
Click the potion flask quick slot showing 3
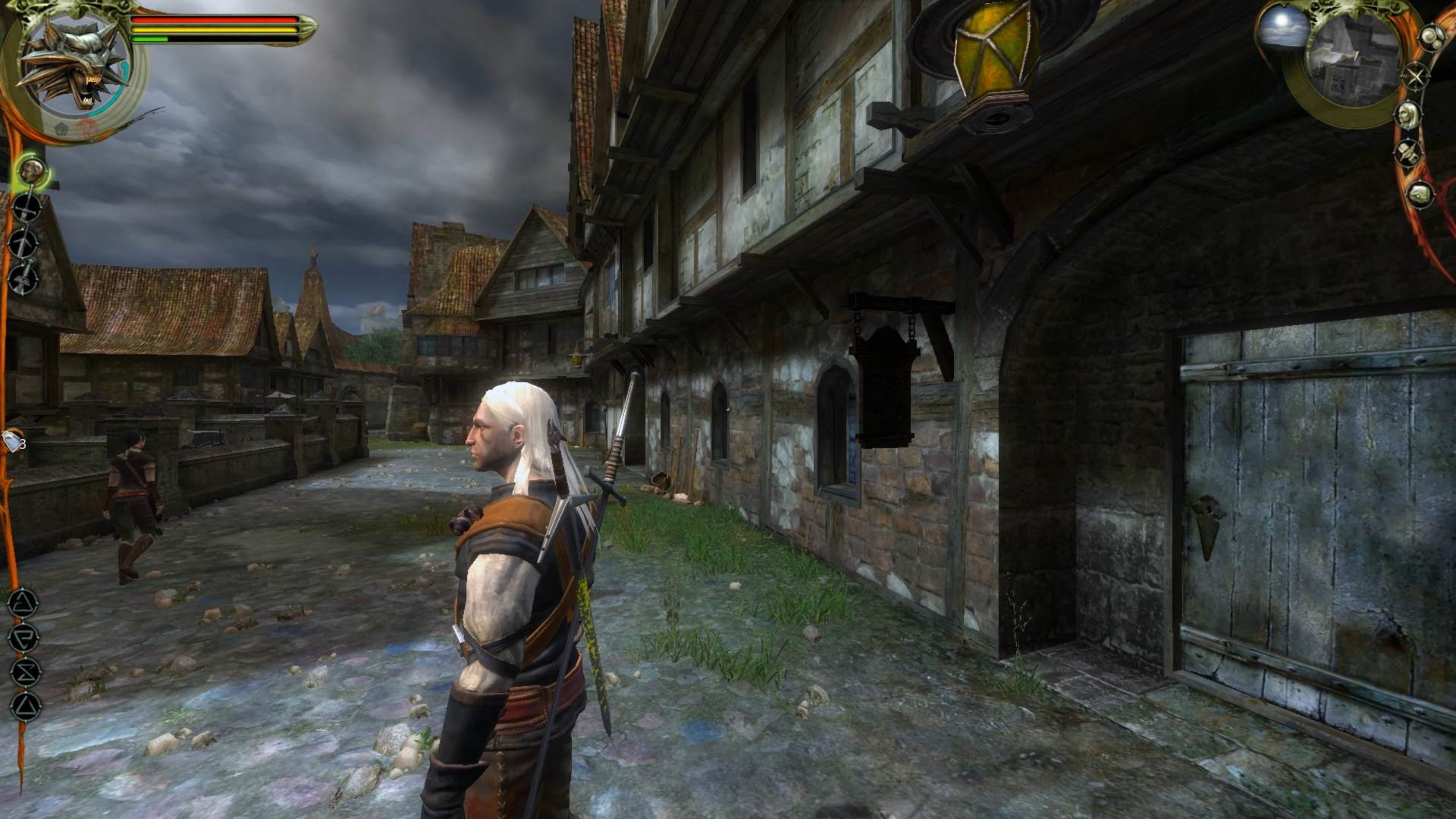point(11,440)
